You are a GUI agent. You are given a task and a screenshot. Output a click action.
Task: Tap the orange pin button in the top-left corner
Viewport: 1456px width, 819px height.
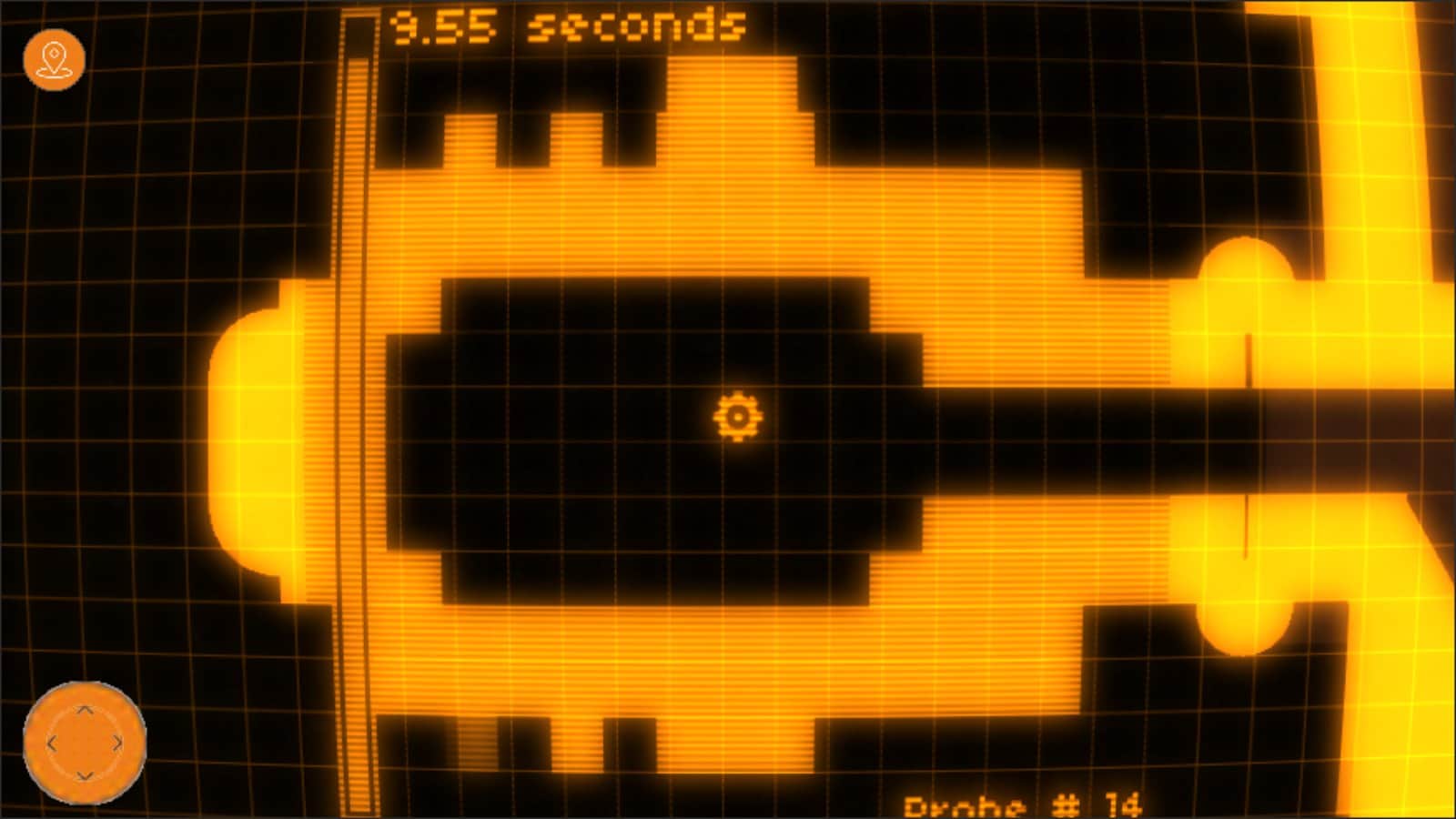tap(55, 57)
